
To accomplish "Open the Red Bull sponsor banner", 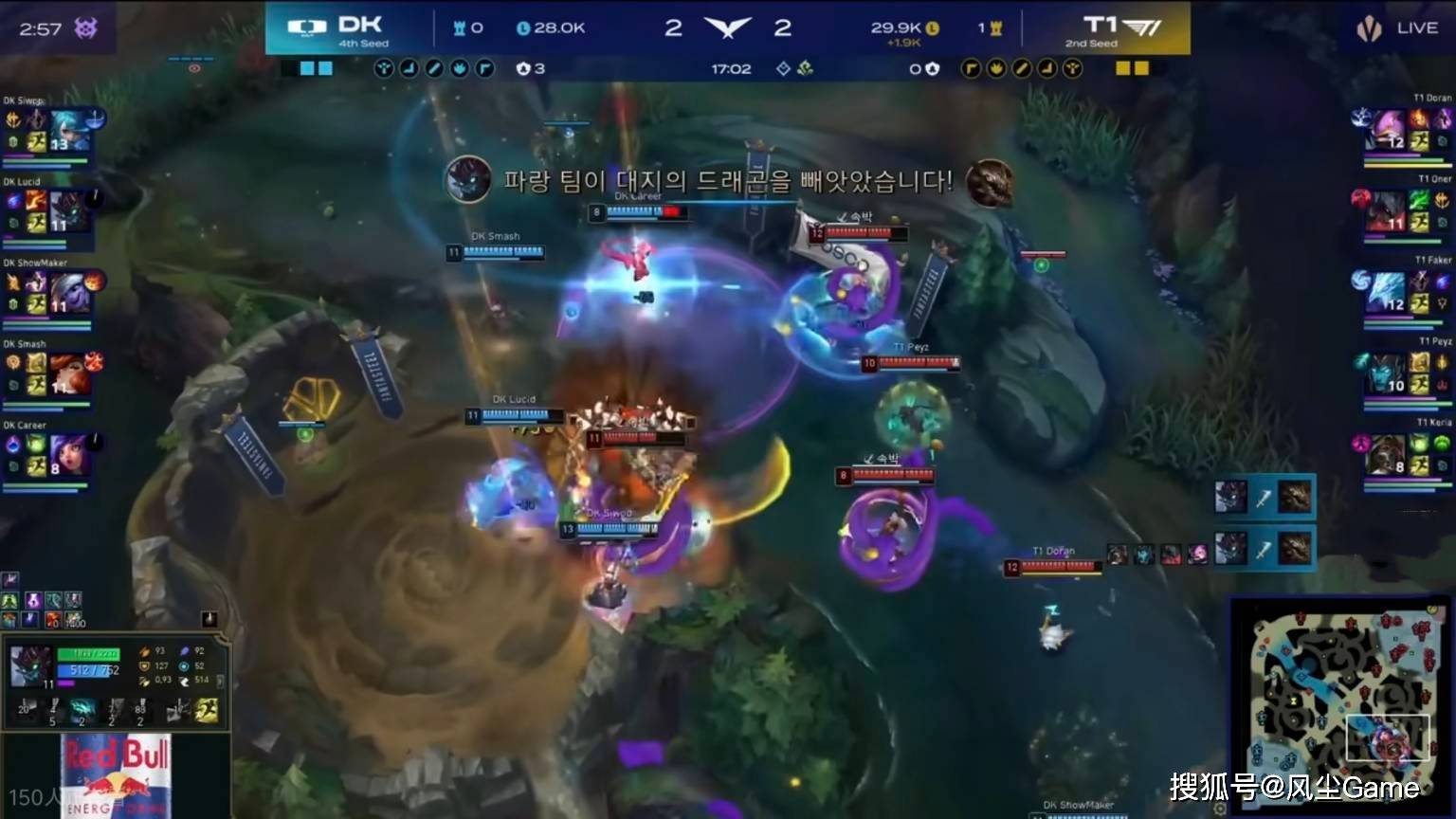I will click(x=117, y=775).
